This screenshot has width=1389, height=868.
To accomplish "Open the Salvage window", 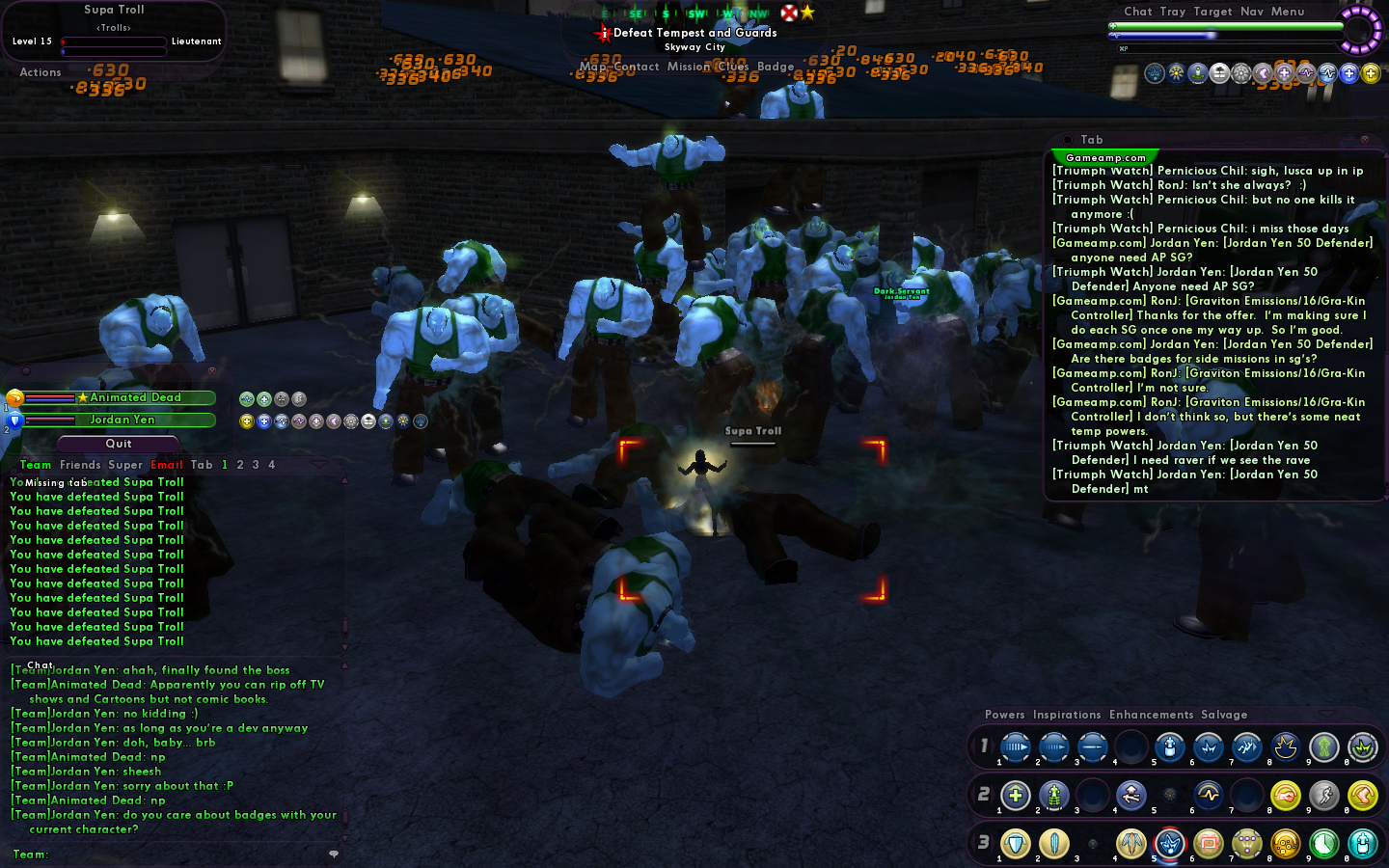I will point(1224,715).
